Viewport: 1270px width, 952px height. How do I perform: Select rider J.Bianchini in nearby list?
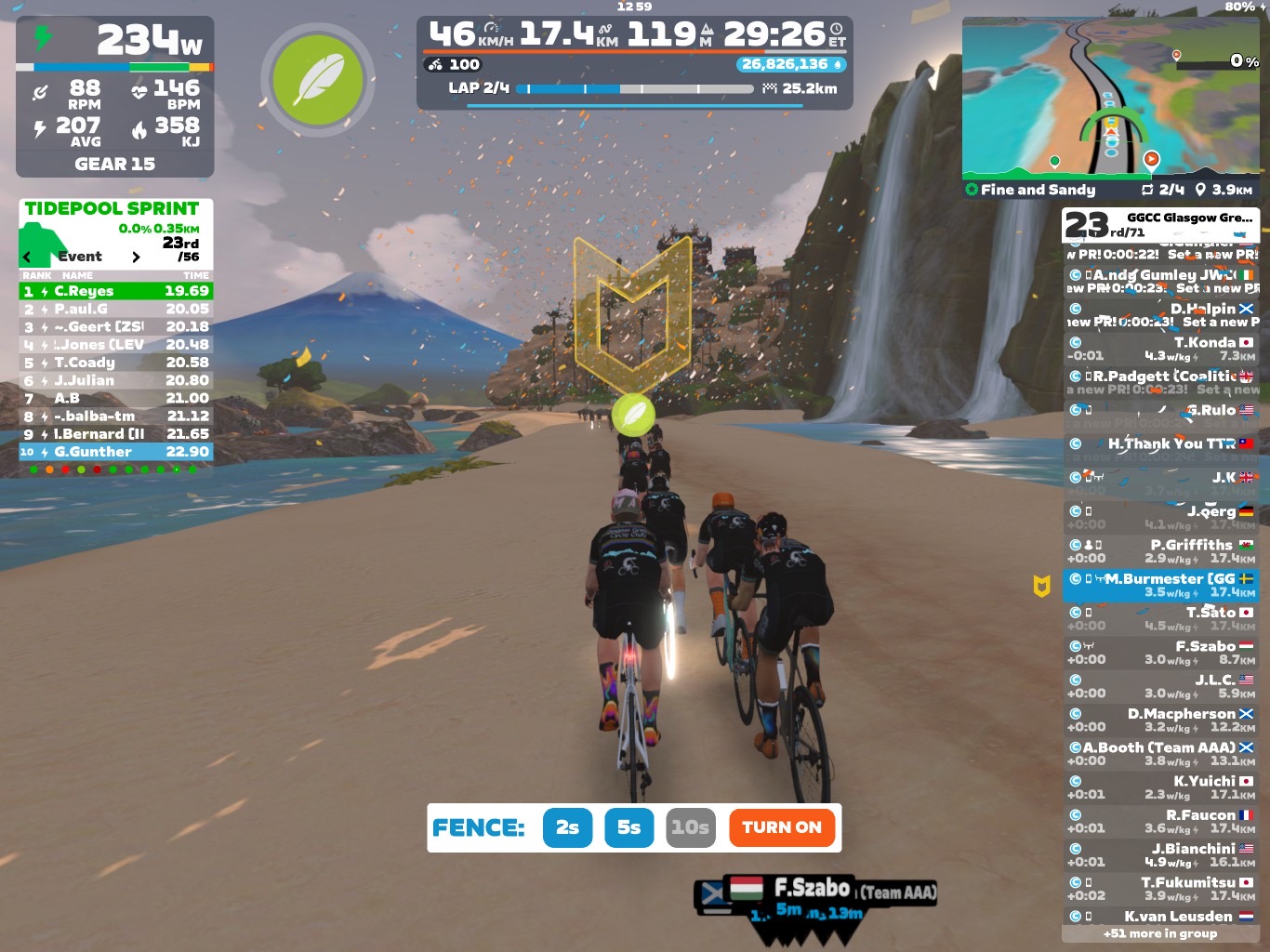pyautogui.click(x=1160, y=855)
